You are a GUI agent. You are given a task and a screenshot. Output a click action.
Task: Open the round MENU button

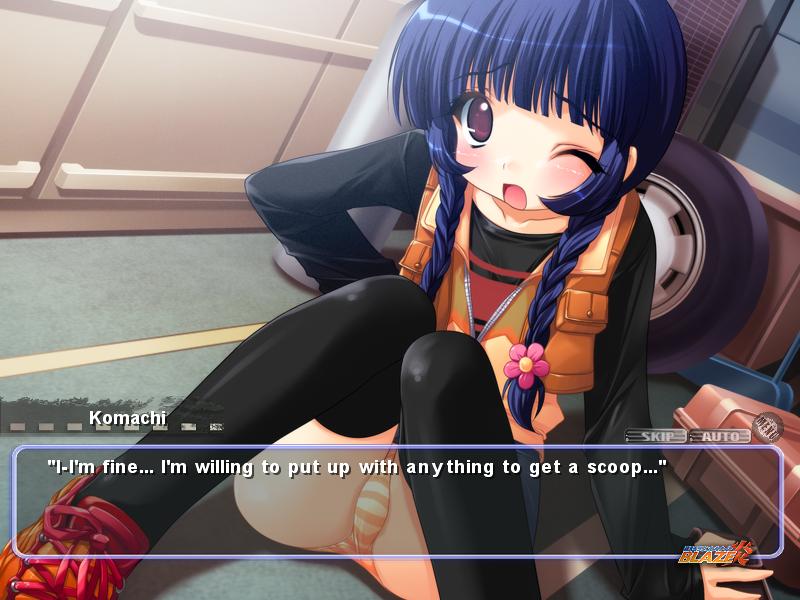[768, 424]
